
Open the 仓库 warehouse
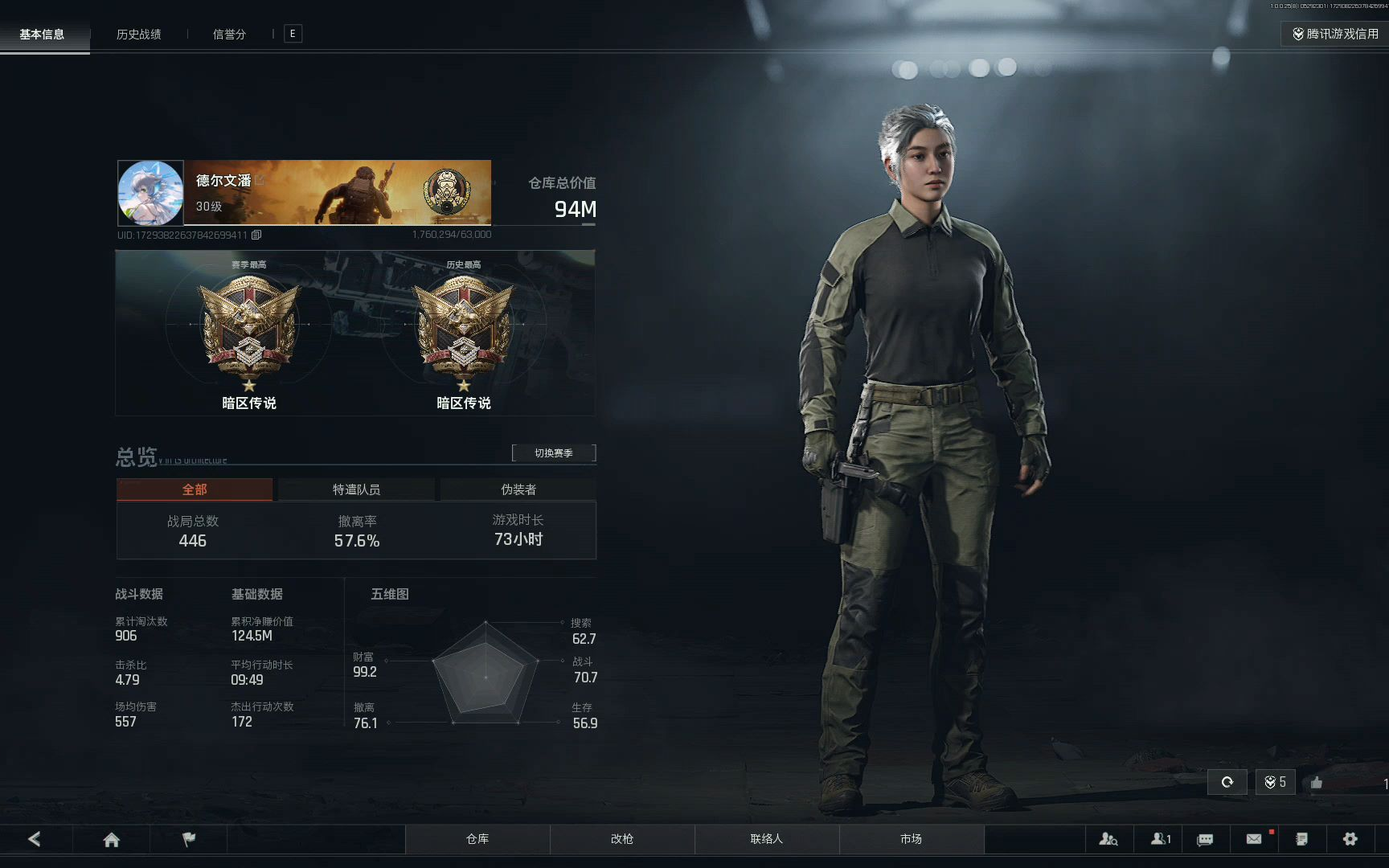click(477, 839)
